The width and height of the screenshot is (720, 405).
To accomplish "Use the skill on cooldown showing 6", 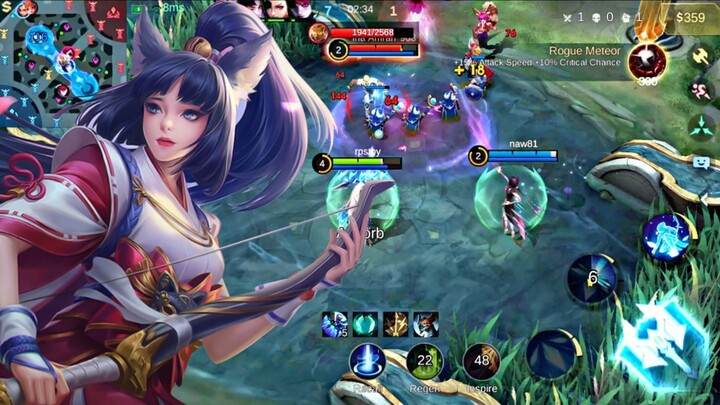I will [x=592, y=278].
